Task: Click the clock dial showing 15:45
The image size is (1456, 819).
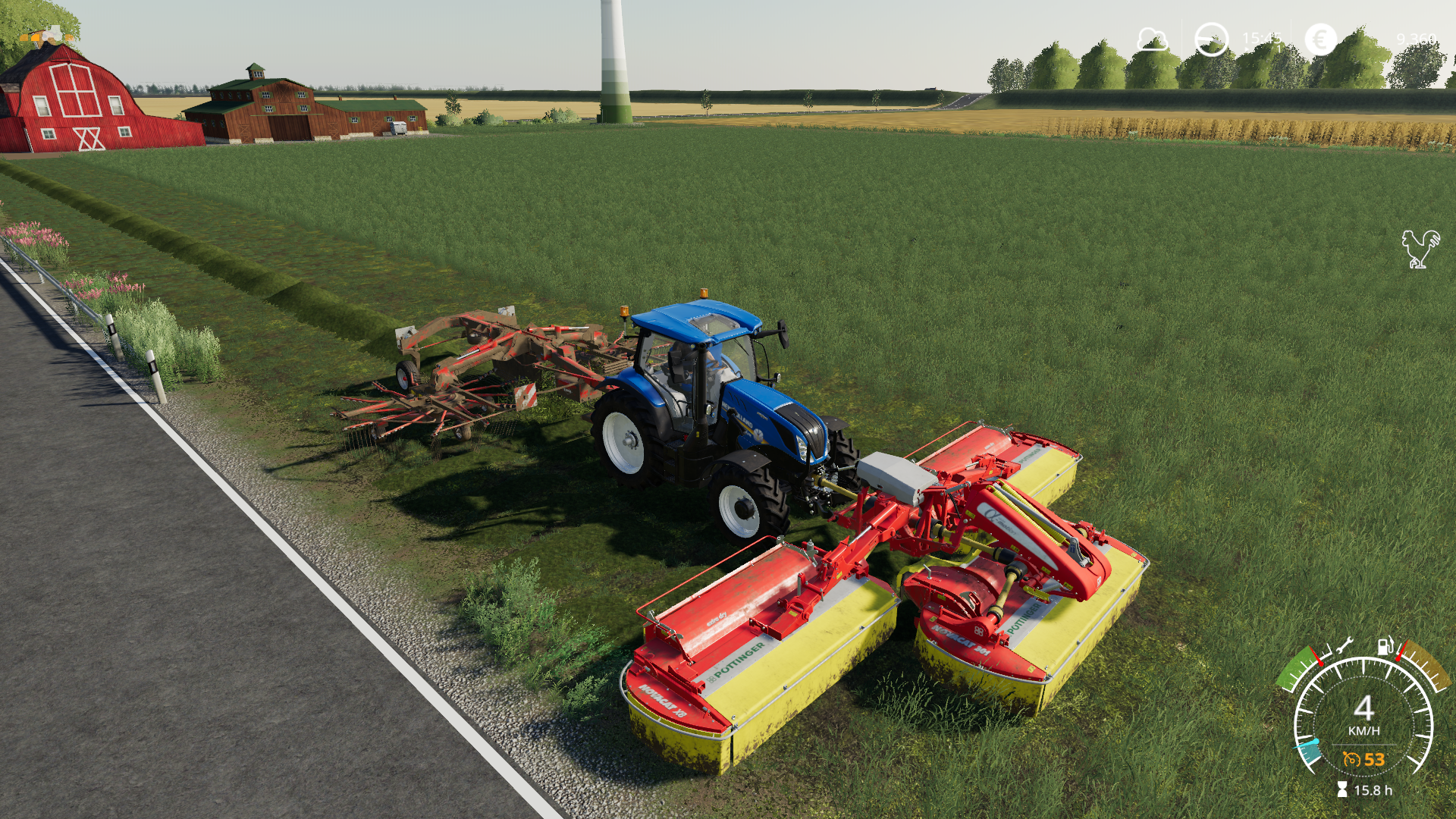Action: tap(1211, 38)
